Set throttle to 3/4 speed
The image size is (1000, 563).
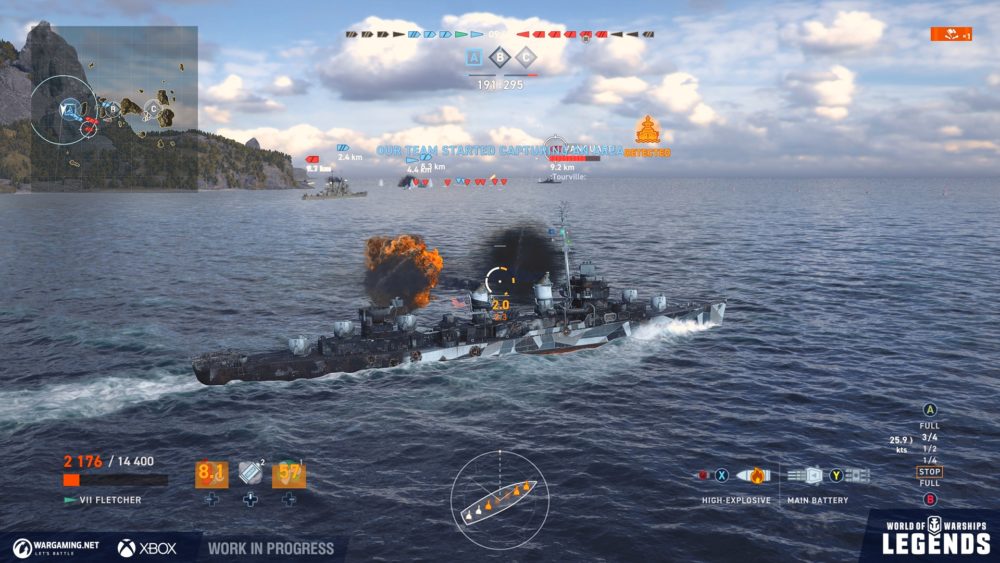point(929,437)
